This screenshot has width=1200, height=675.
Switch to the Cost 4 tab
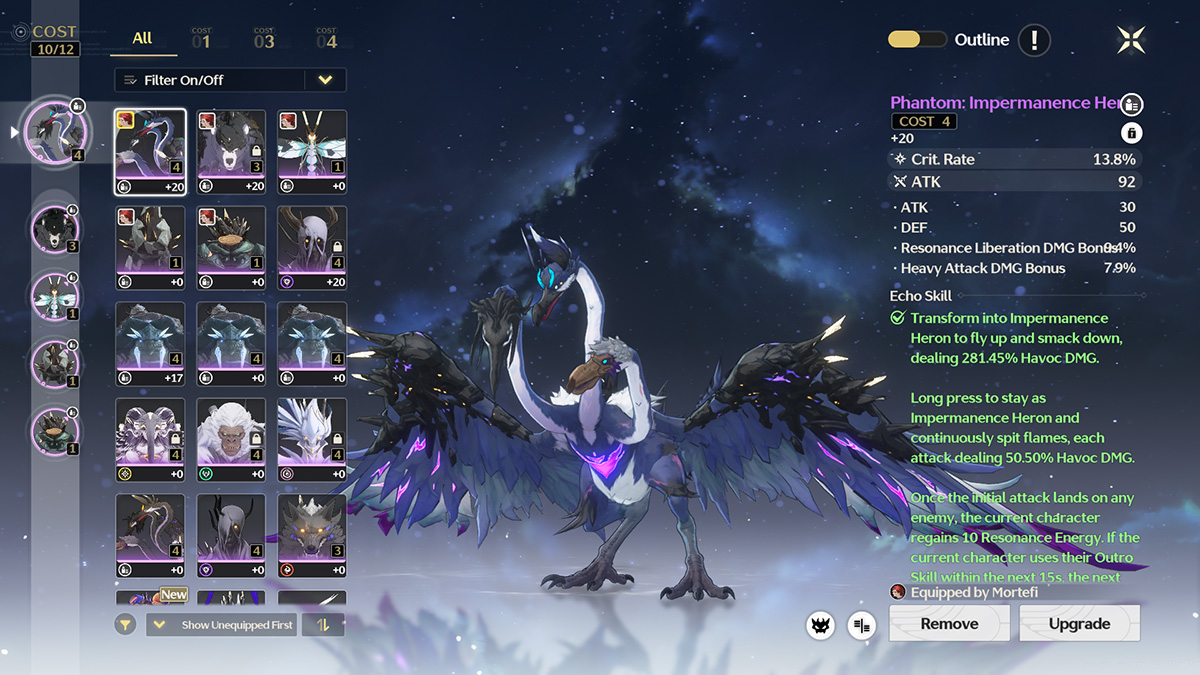(x=326, y=40)
